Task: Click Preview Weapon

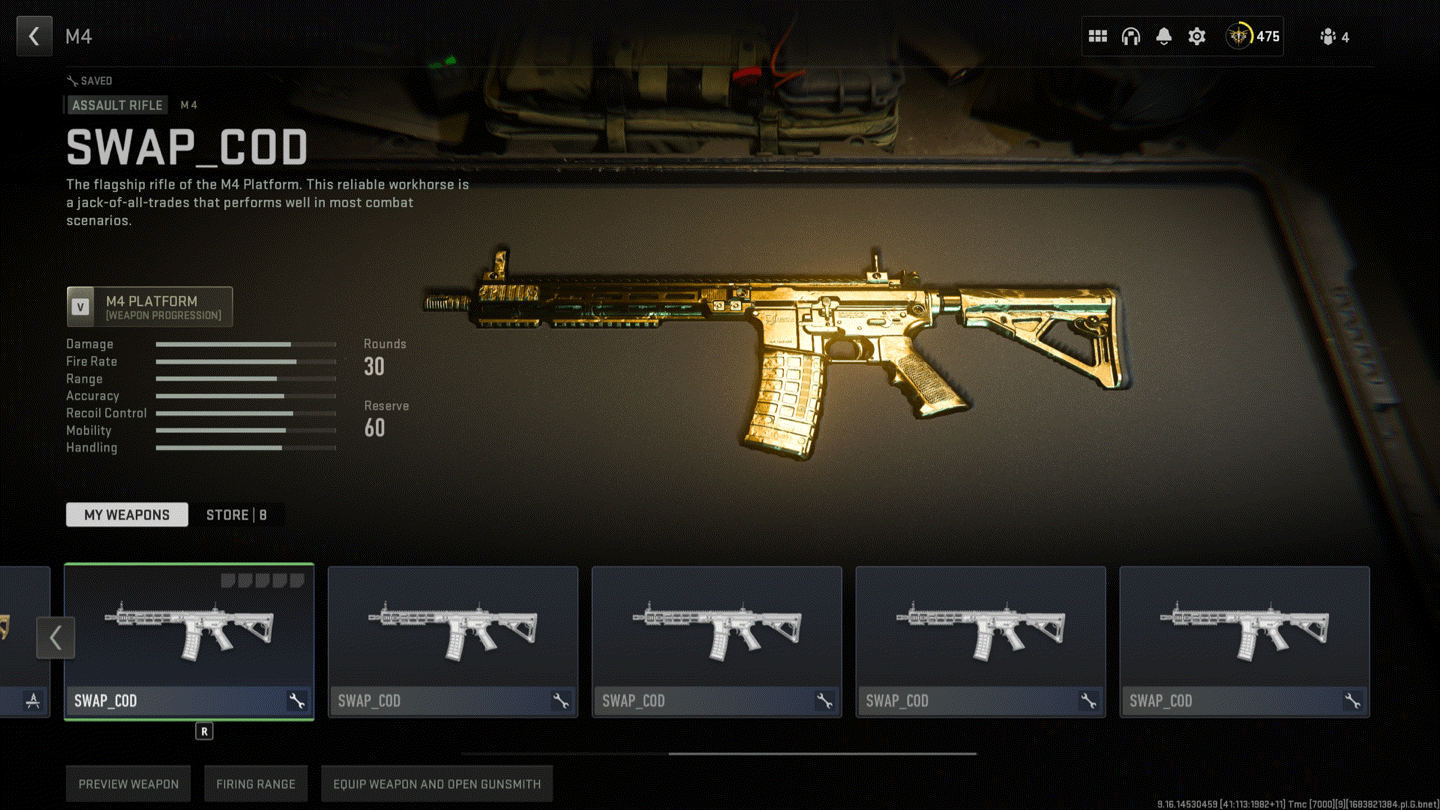Action: click(x=129, y=784)
